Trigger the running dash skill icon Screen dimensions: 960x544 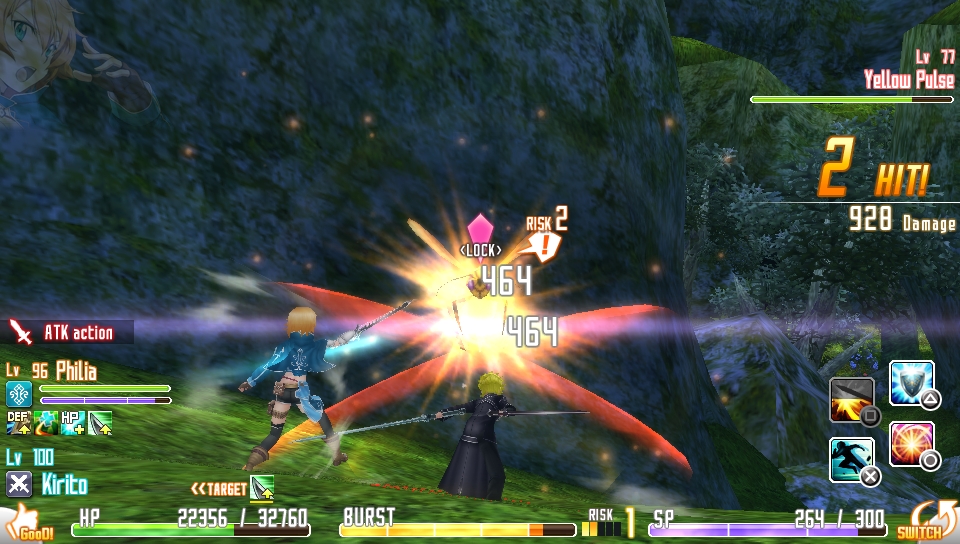(x=851, y=459)
